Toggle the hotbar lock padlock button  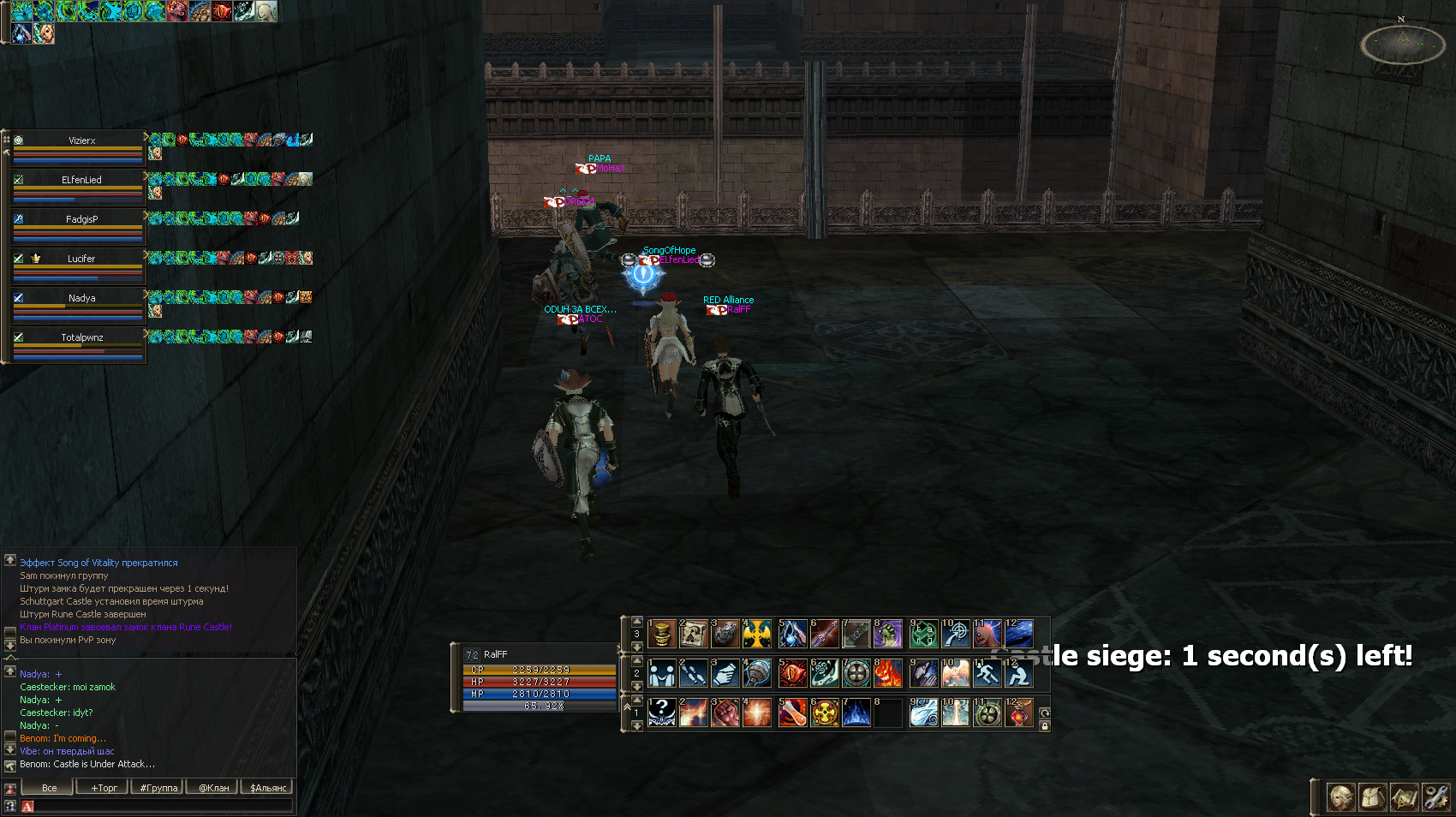coord(1045,726)
